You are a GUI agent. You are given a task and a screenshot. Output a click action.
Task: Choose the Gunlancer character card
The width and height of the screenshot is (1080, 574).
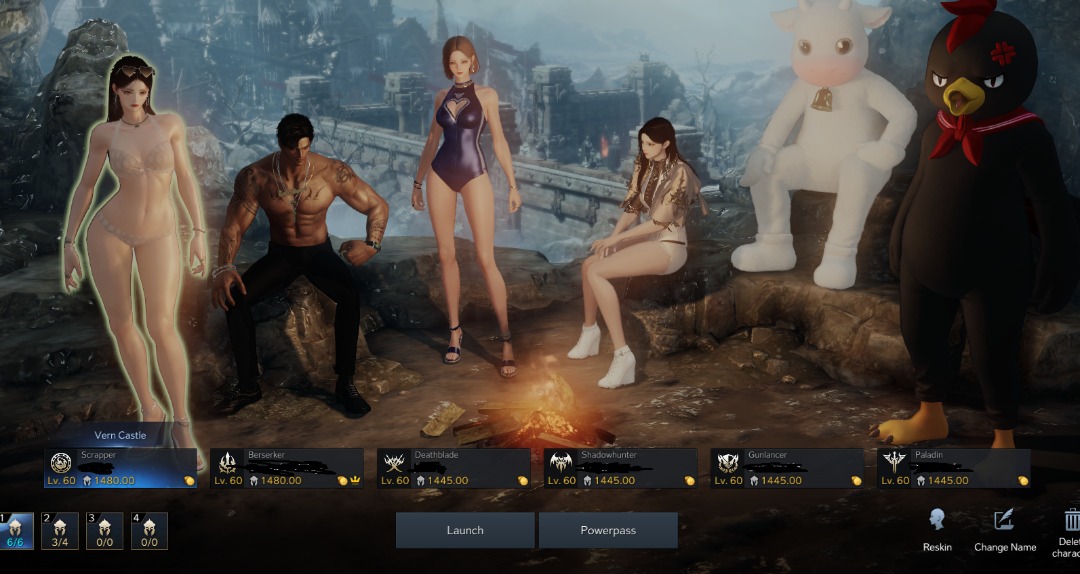click(787, 468)
